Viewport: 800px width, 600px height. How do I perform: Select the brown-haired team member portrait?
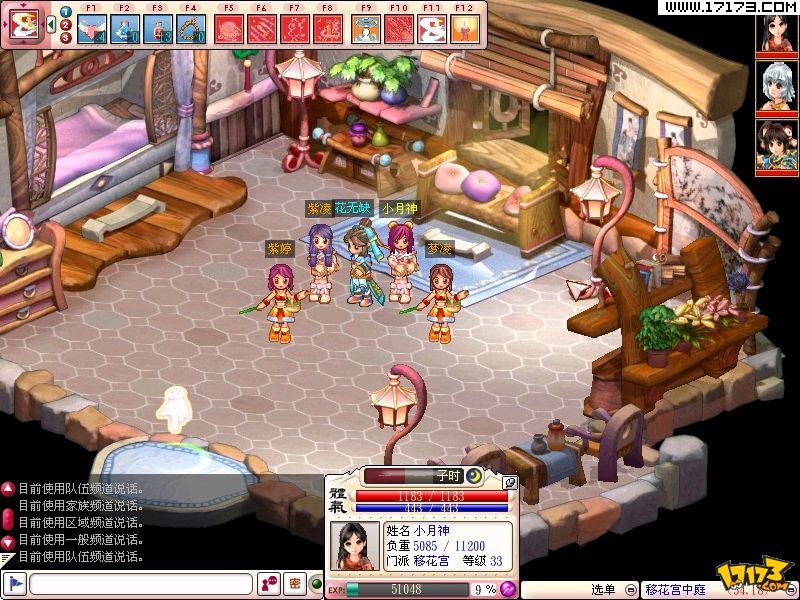[x=777, y=147]
